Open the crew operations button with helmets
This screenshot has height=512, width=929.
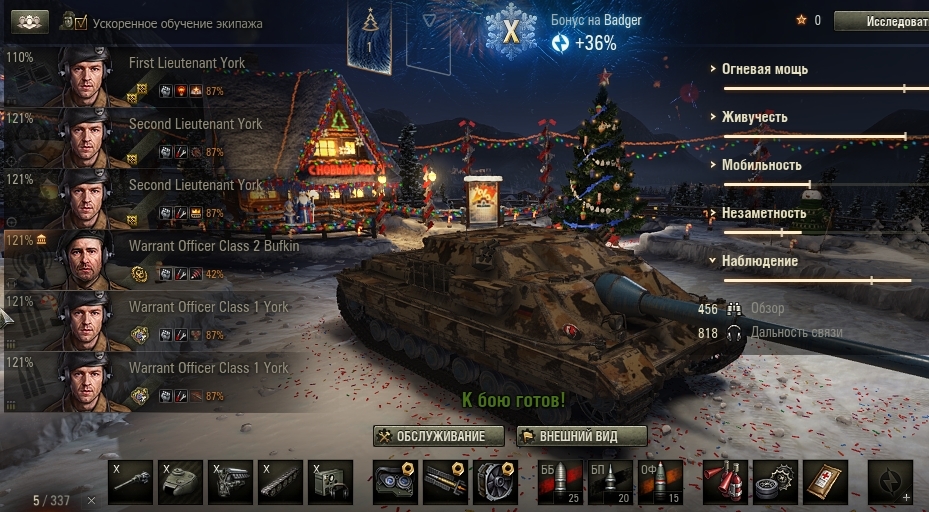coord(31,22)
